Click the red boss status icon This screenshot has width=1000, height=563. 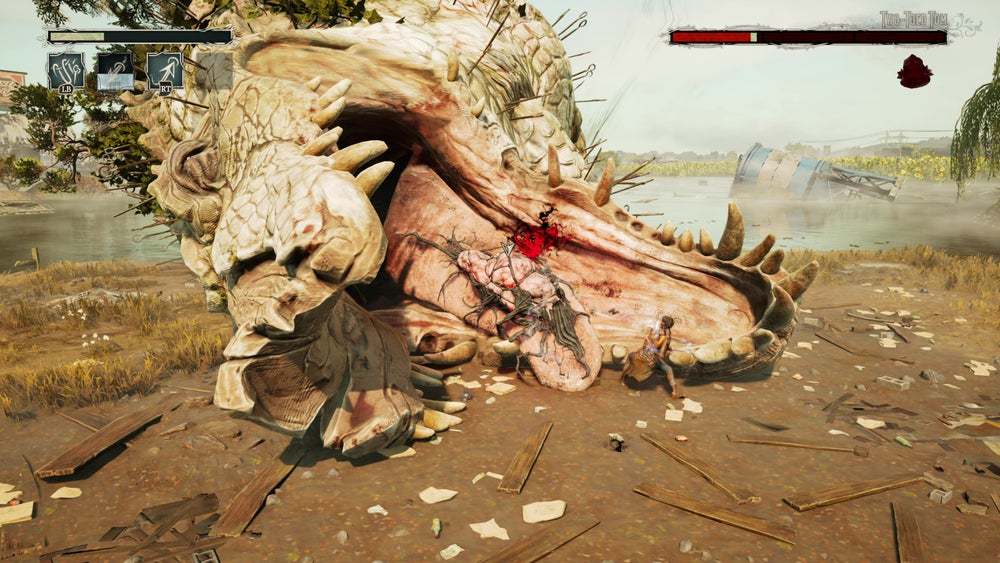click(x=914, y=71)
